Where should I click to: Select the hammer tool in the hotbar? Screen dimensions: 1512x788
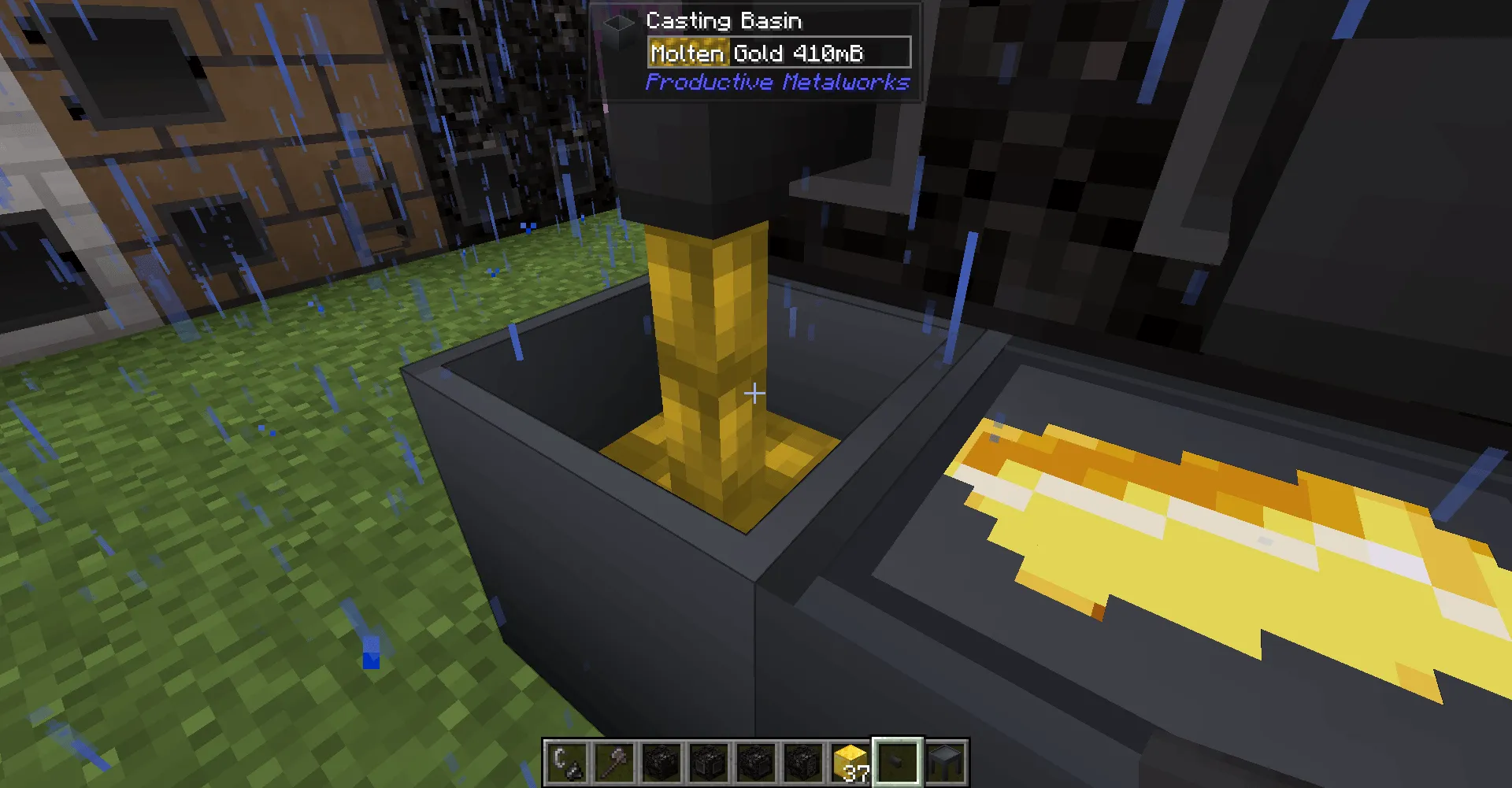(613, 762)
